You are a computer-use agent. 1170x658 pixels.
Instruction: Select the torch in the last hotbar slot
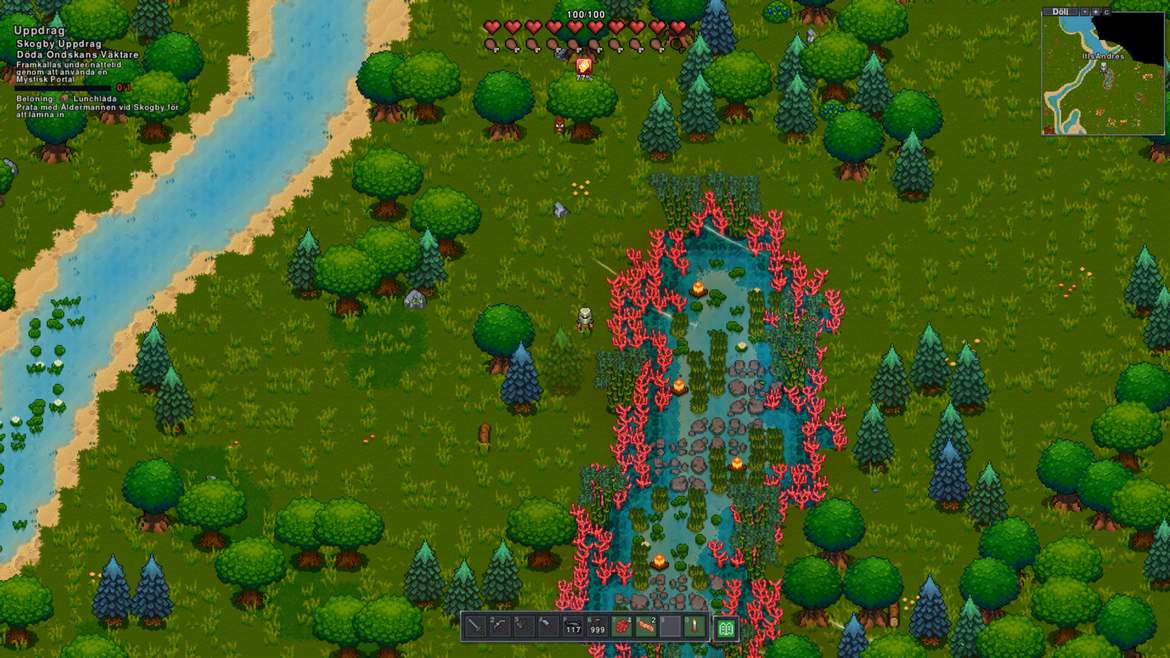click(695, 627)
